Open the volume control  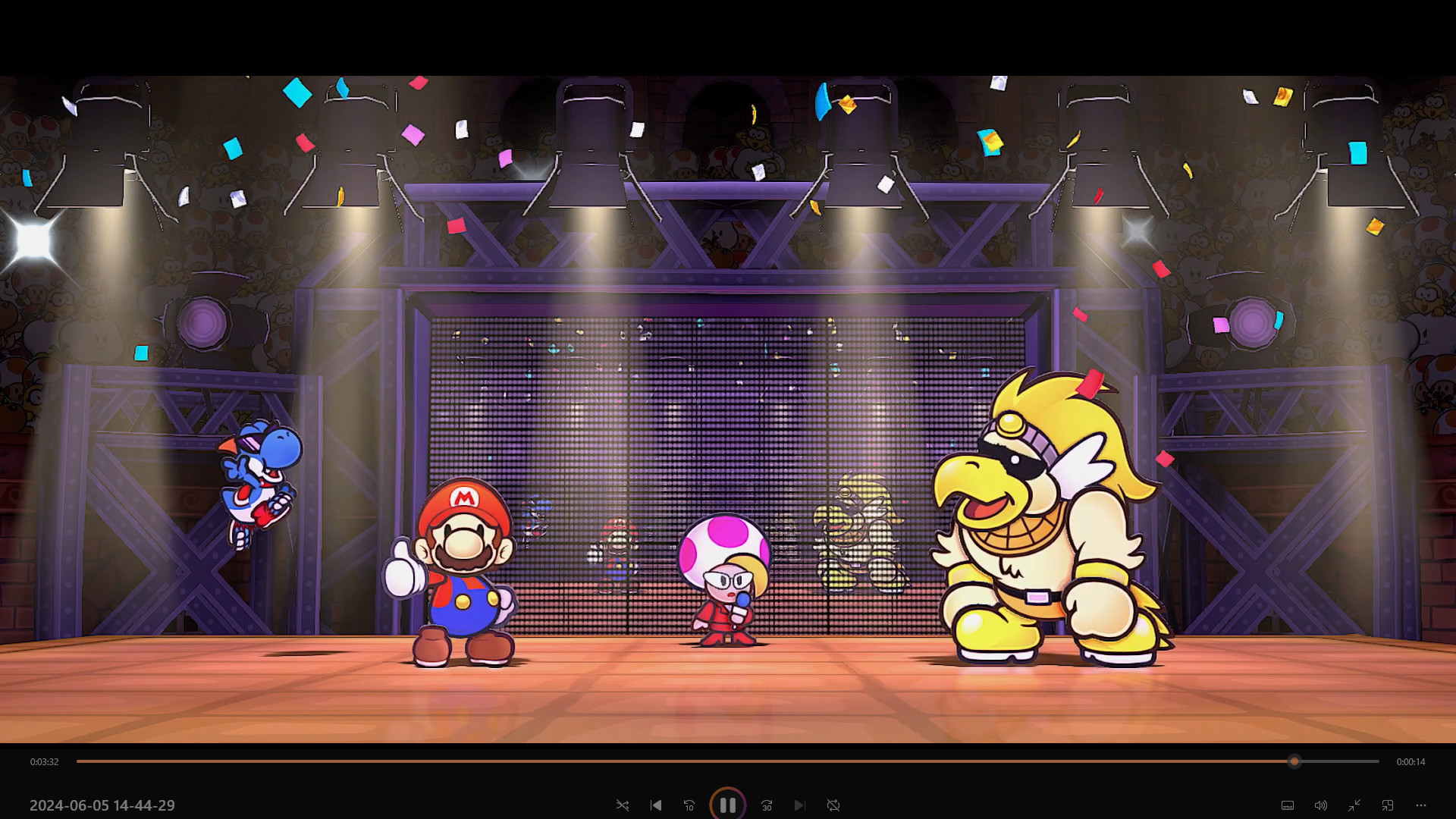coord(1321,805)
